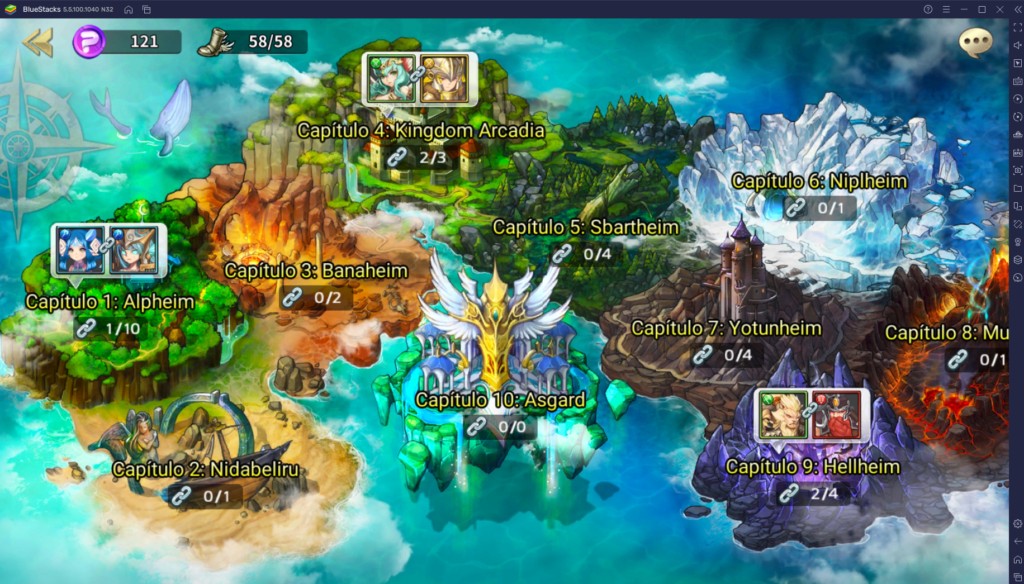View hero portraits above Hellheim

(812, 414)
